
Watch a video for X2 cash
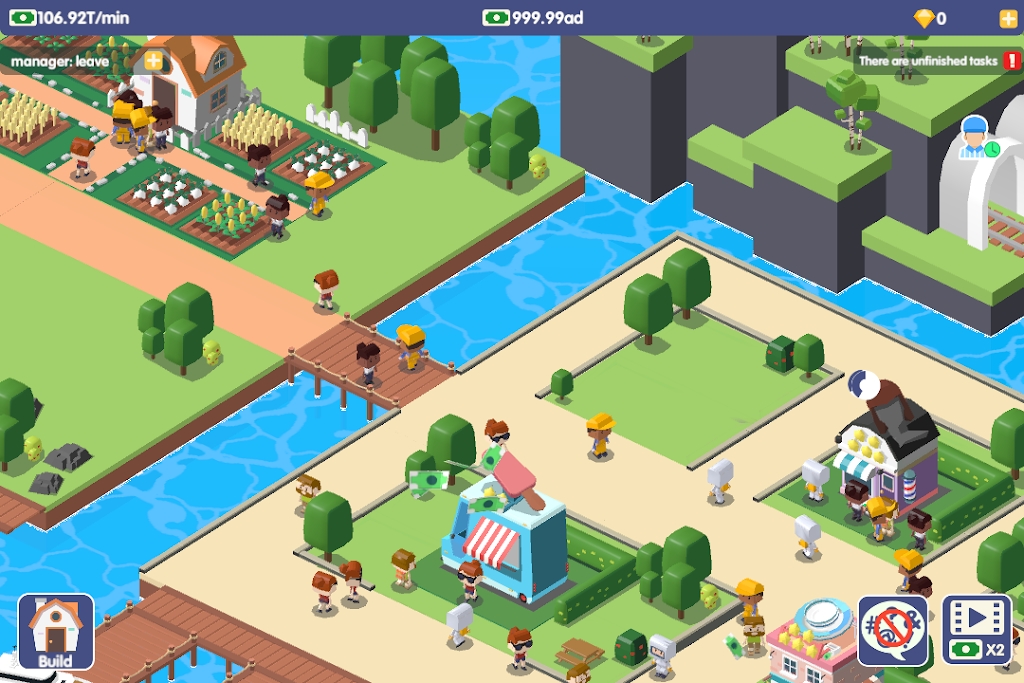(x=977, y=631)
